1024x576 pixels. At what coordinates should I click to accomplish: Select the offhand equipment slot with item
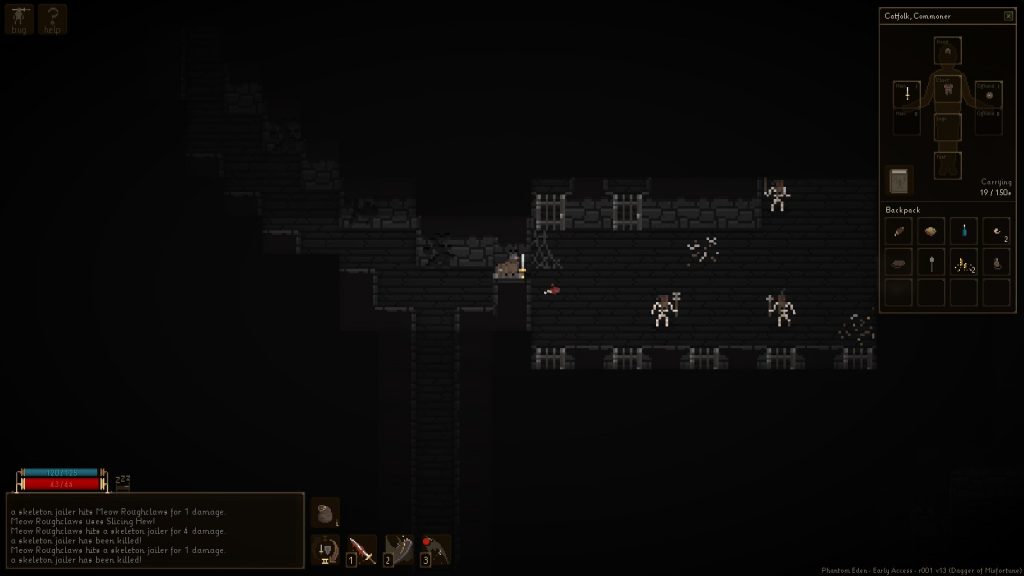pos(986,93)
